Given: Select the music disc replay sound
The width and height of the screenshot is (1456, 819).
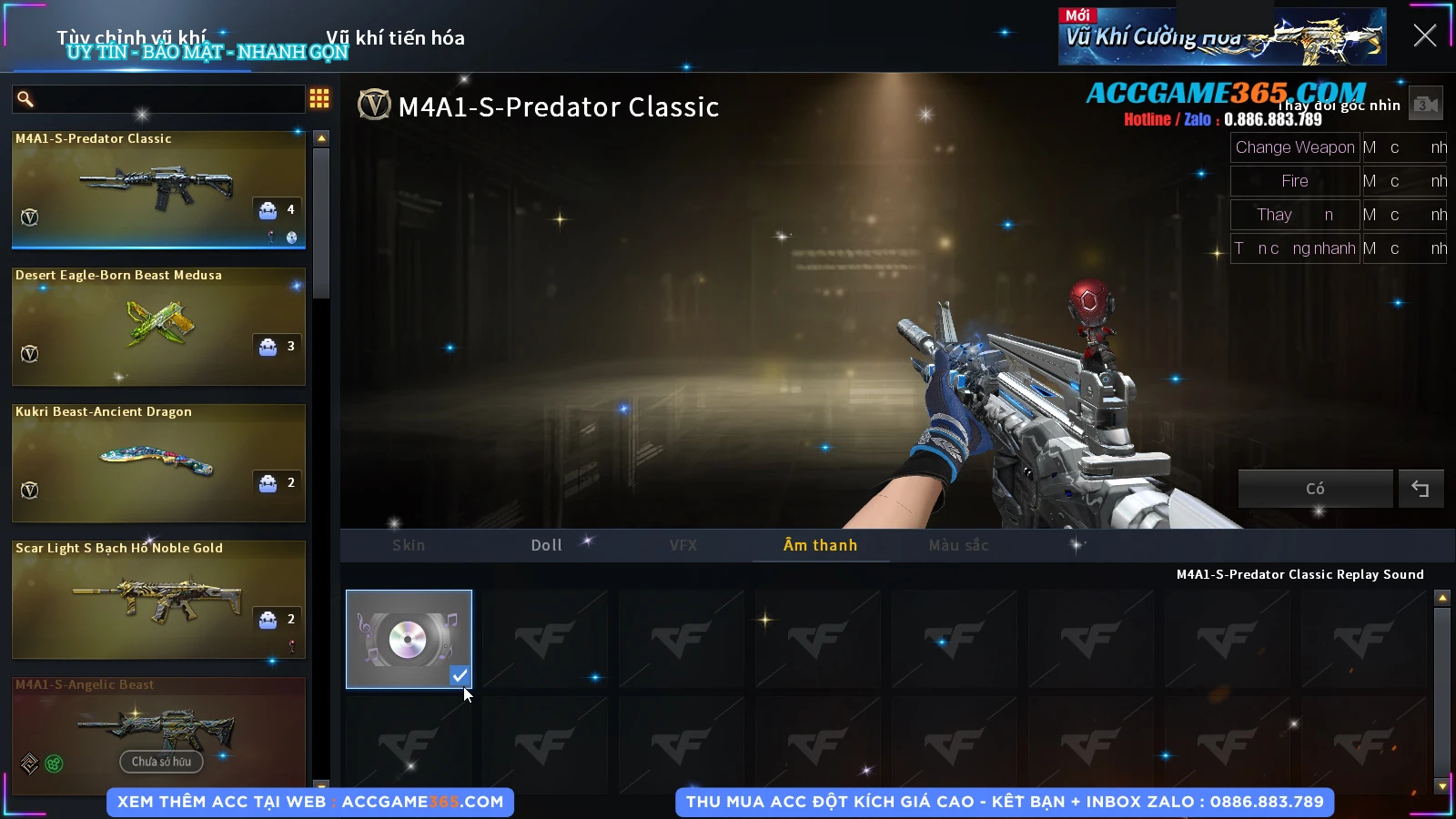Looking at the screenshot, I should pos(409,639).
